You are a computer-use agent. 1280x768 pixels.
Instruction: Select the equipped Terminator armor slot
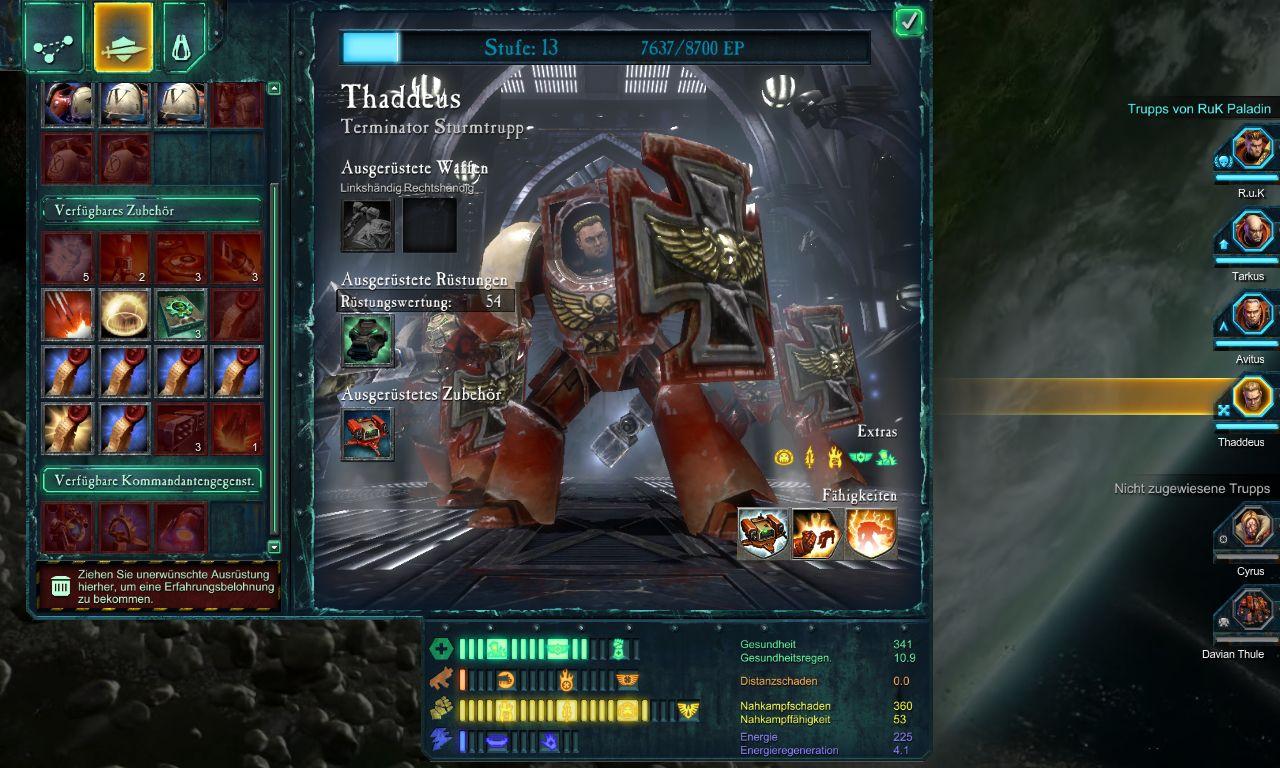click(x=367, y=340)
